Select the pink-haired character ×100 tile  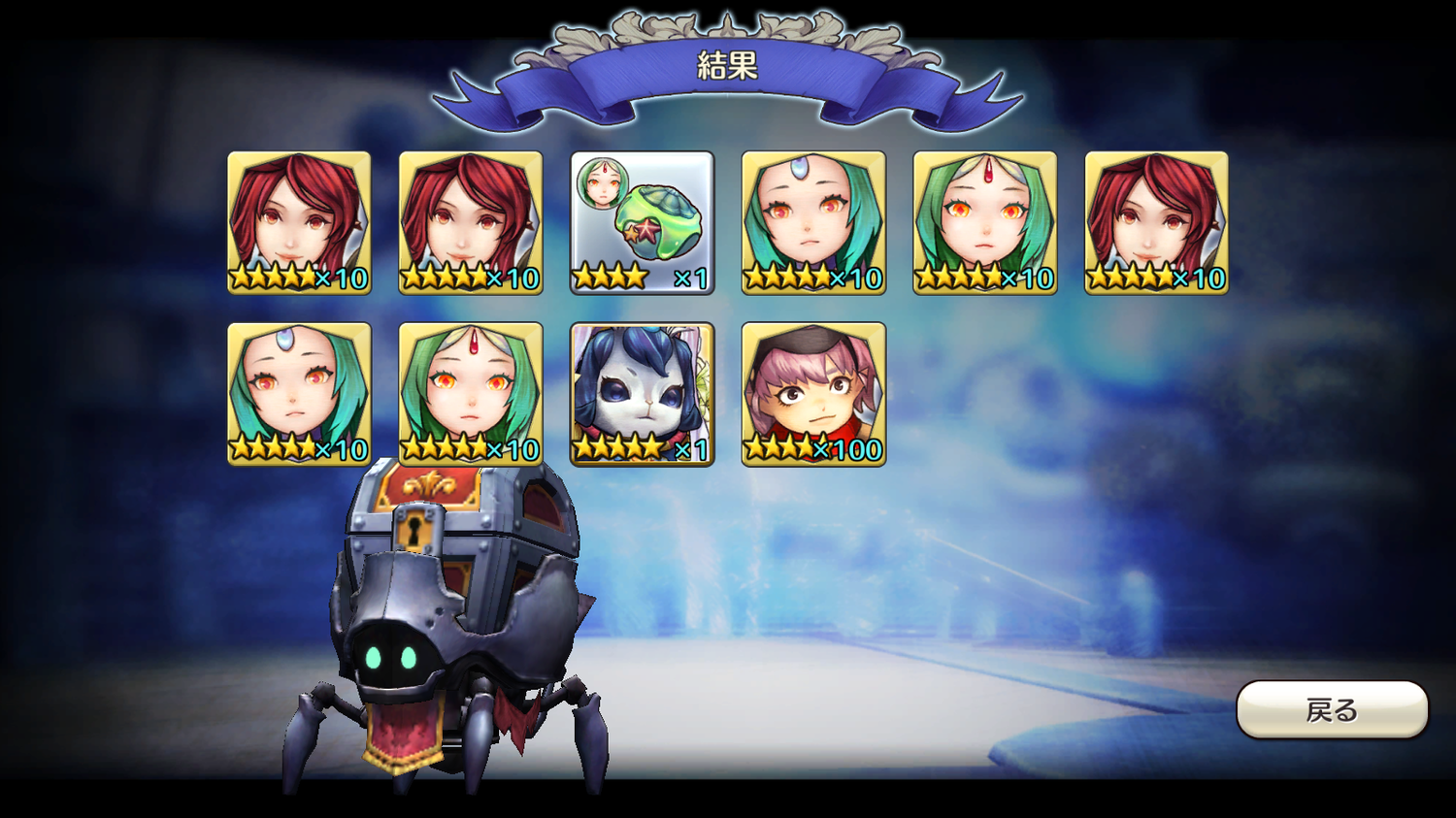[813, 394]
